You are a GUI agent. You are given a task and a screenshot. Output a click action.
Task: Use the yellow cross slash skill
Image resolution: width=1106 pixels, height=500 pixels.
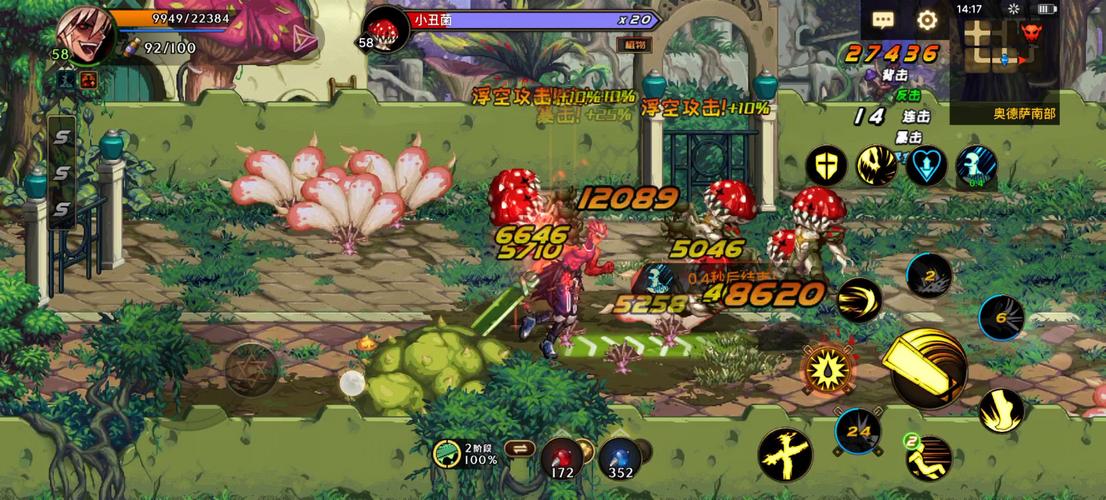(x=784, y=455)
